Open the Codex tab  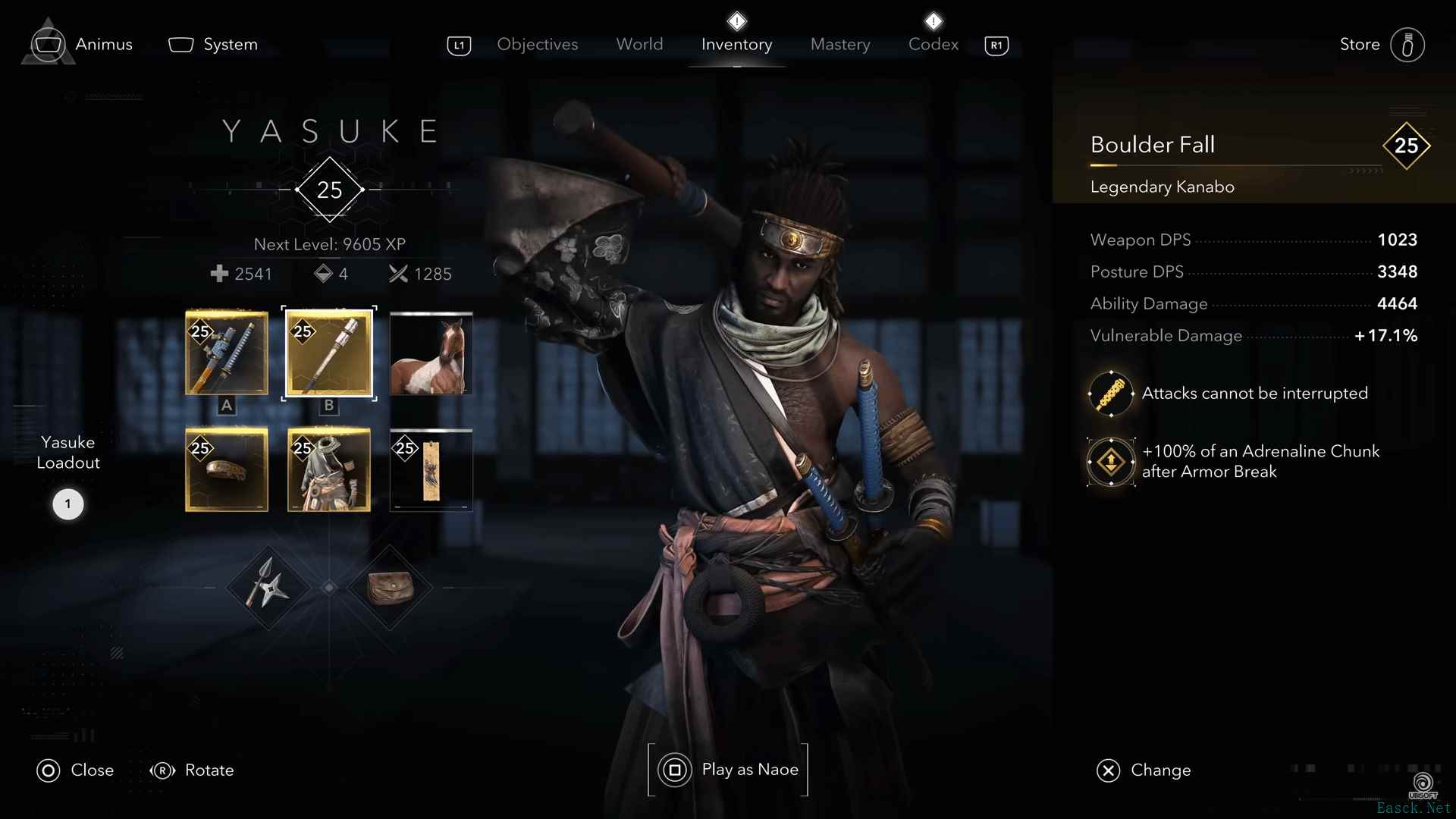point(933,45)
